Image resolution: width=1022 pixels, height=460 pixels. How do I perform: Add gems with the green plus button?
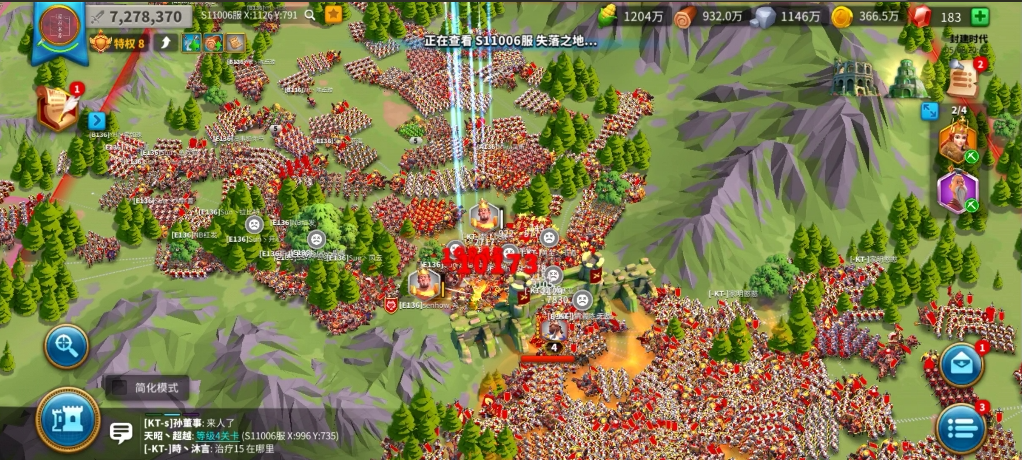(x=980, y=17)
